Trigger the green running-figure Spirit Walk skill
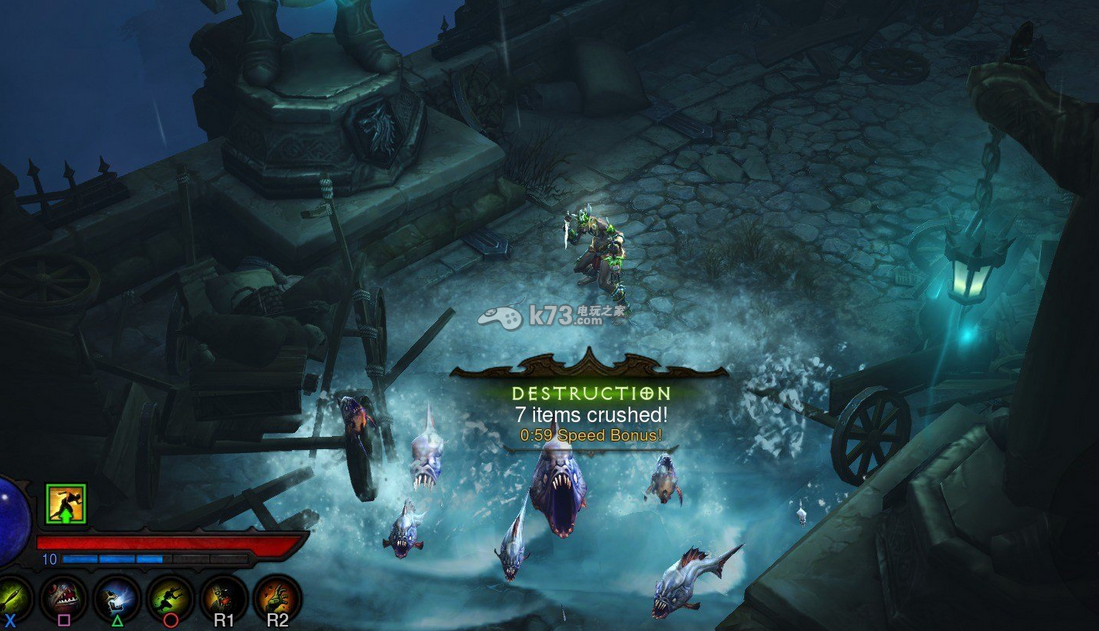The width and height of the screenshot is (1099, 631). pyautogui.click(x=170, y=597)
